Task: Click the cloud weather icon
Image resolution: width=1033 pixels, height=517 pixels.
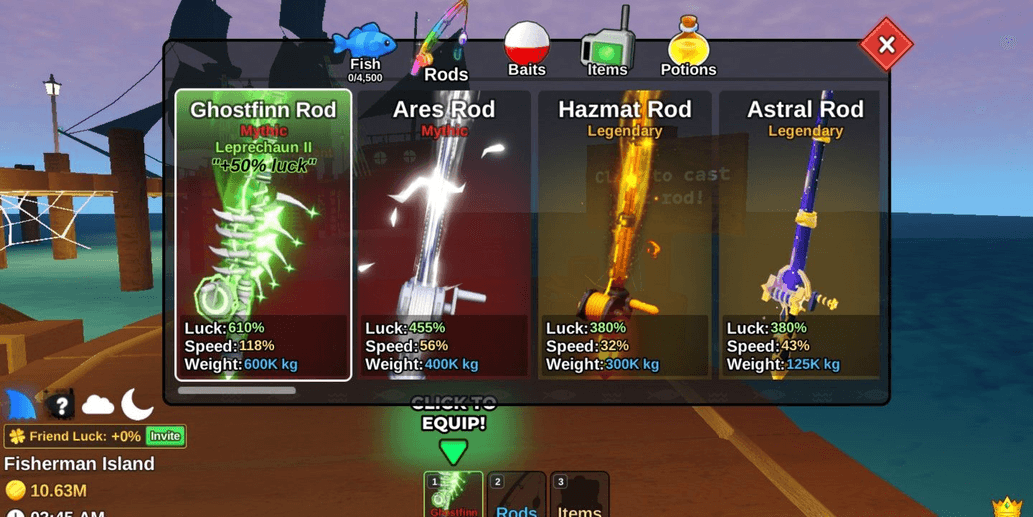Action: coord(98,405)
